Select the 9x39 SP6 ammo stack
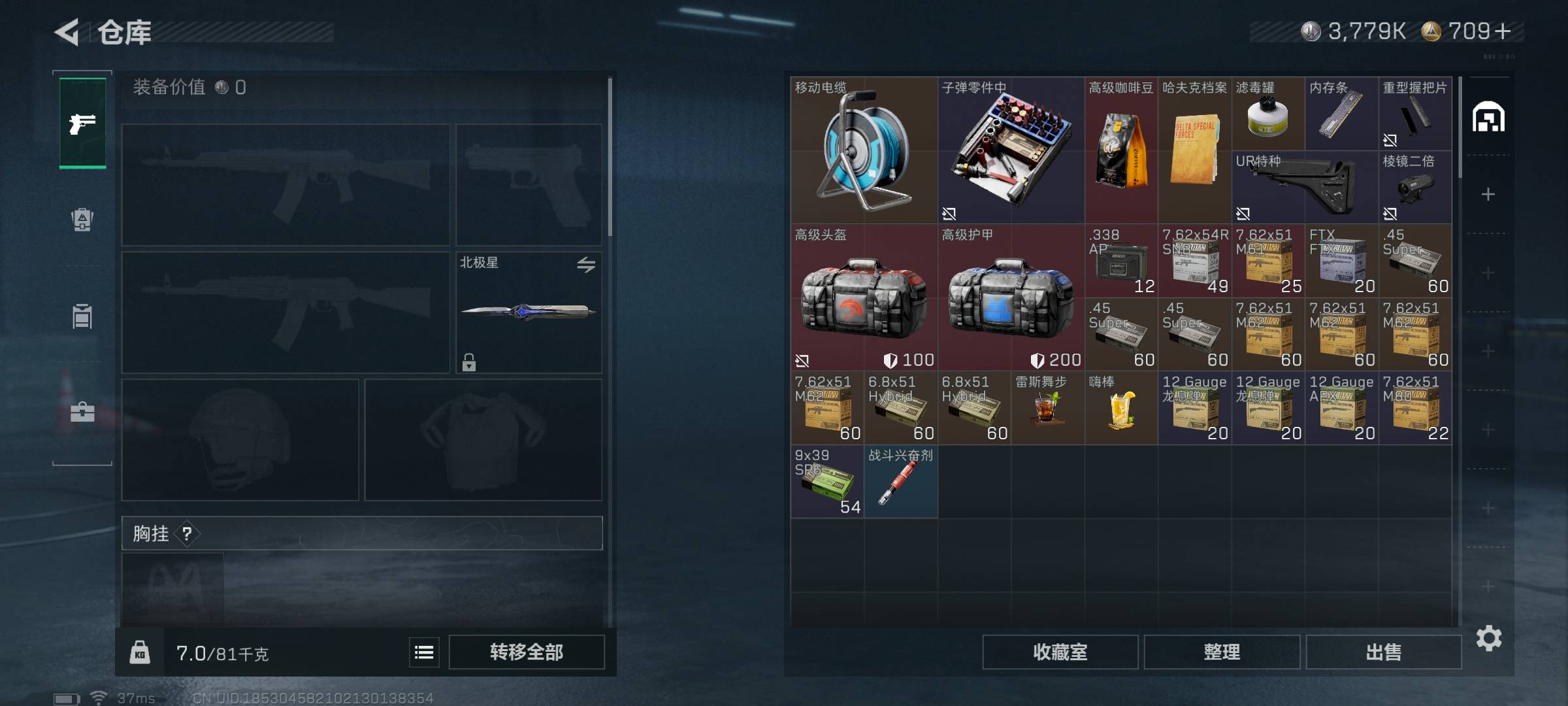 tap(826, 482)
